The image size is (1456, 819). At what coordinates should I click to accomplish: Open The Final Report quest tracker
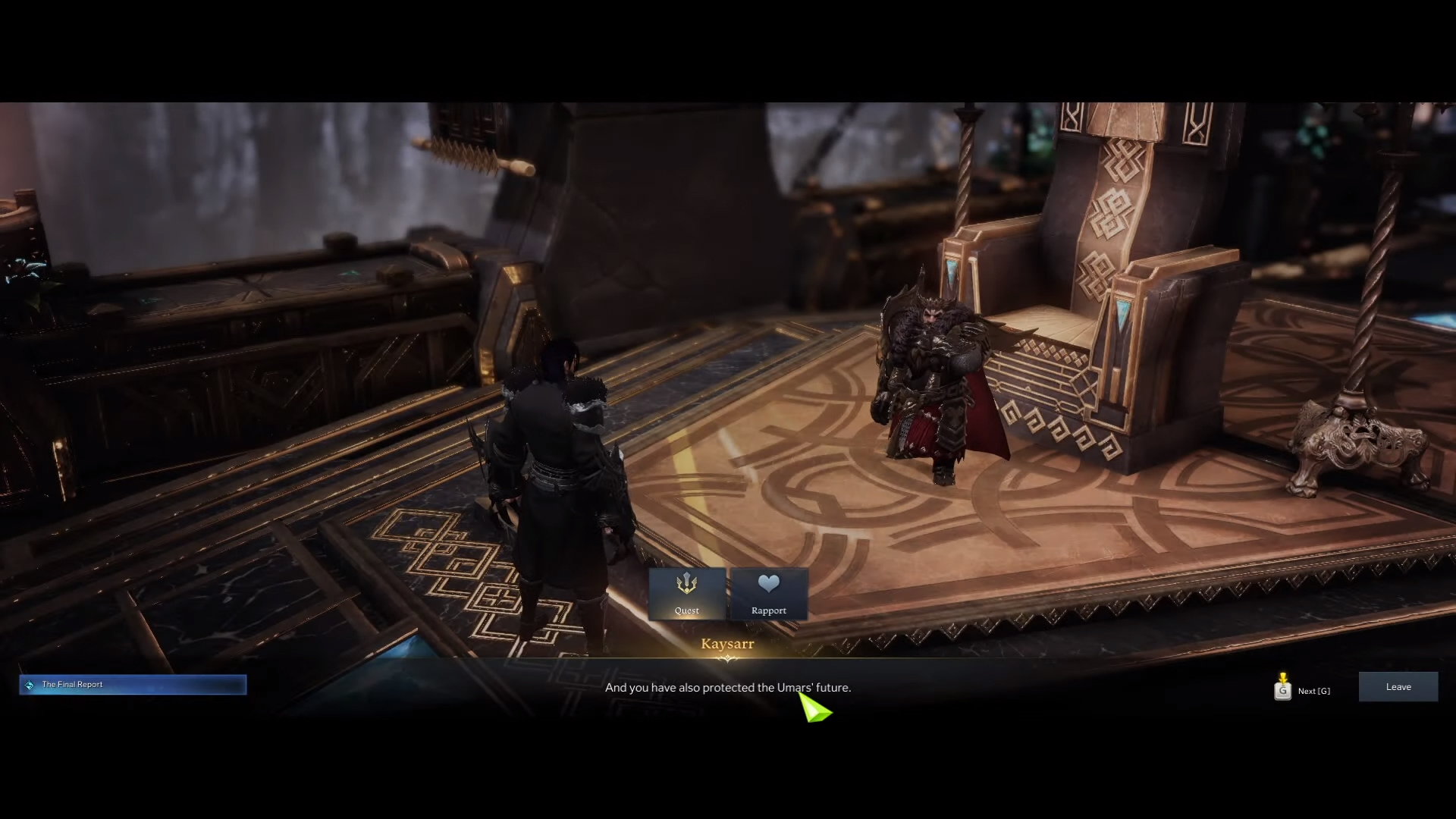(133, 685)
